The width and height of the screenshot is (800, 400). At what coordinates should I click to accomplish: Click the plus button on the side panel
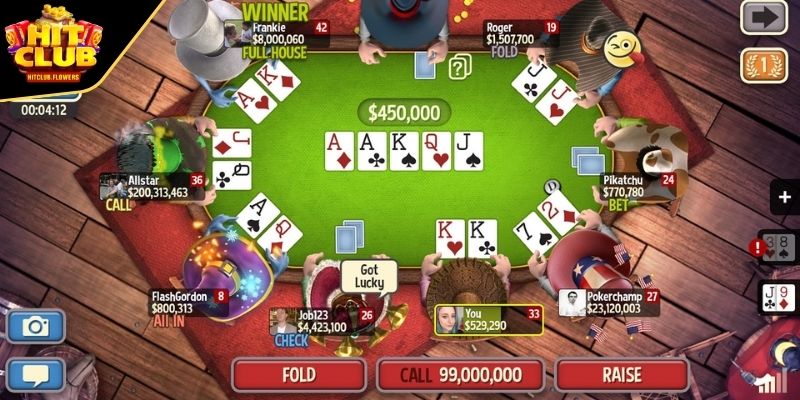[782, 196]
